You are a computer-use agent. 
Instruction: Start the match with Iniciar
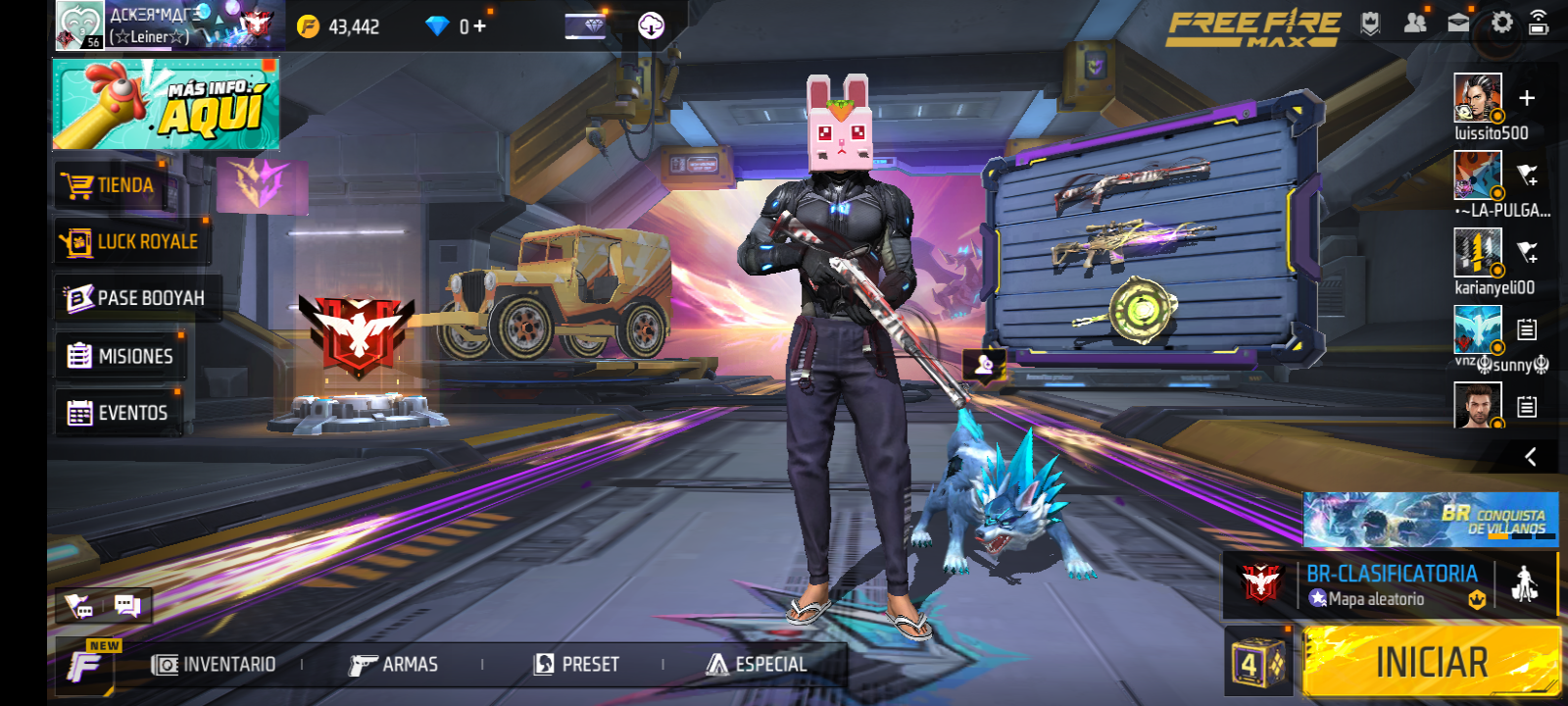[1431, 663]
